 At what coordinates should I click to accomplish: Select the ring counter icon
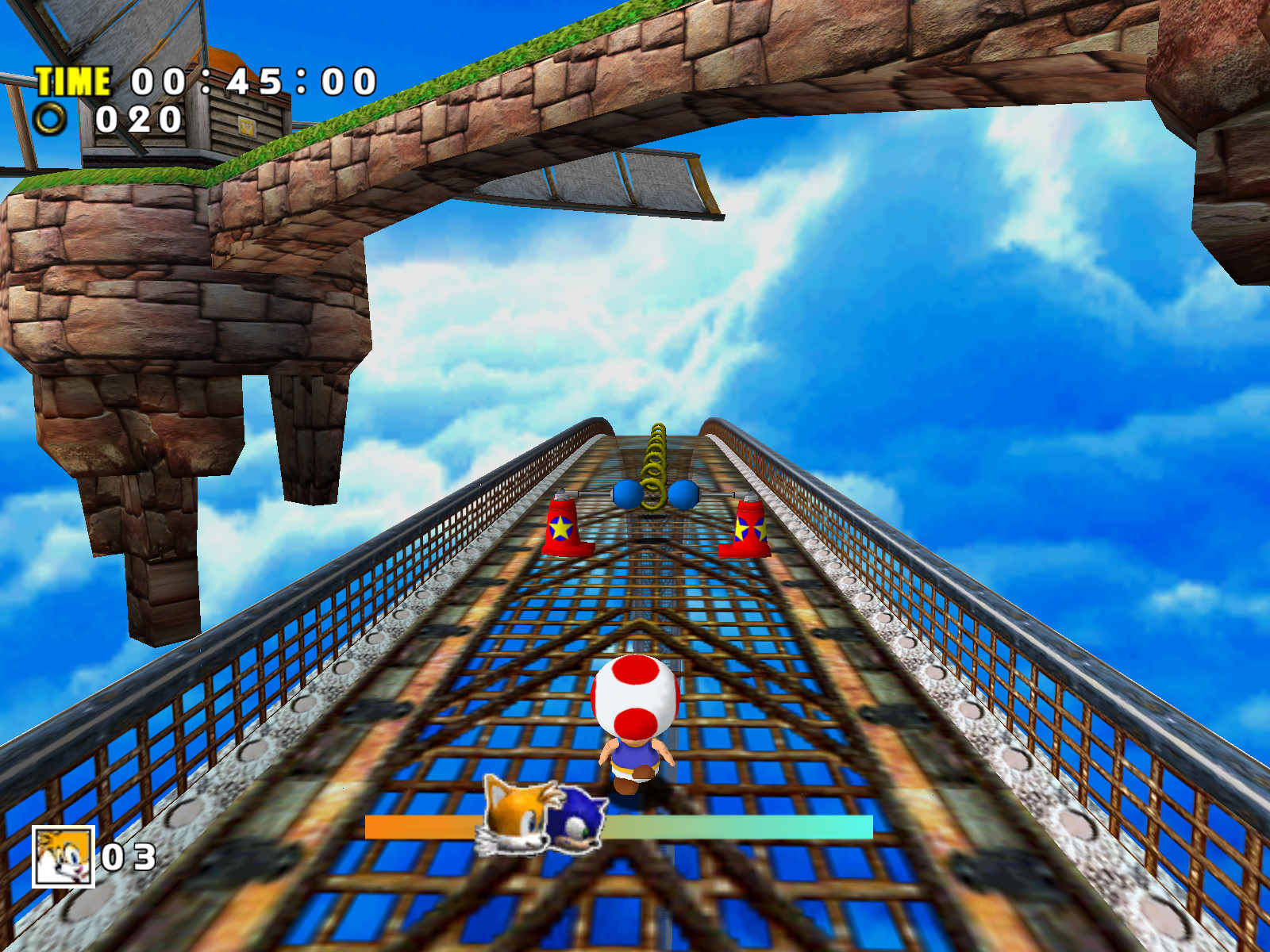49,121
